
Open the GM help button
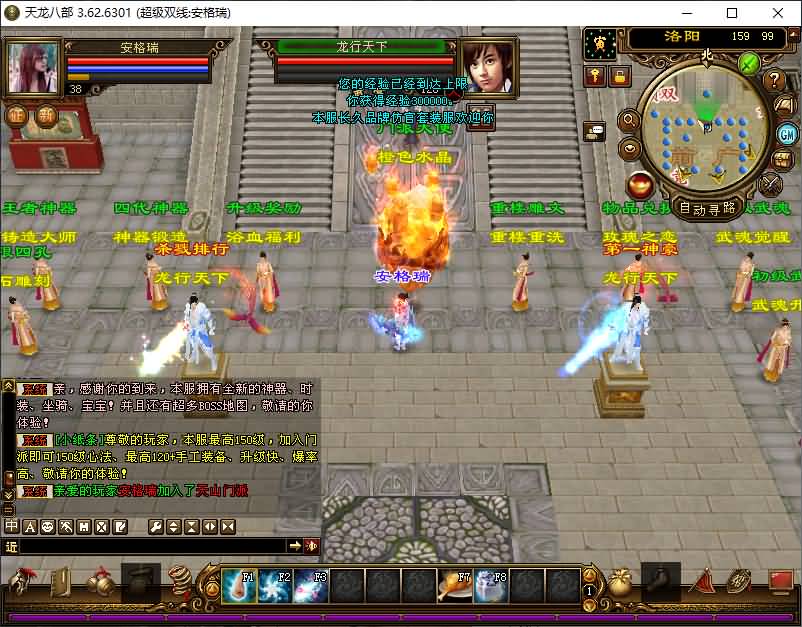pyautogui.click(x=786, y=134)
